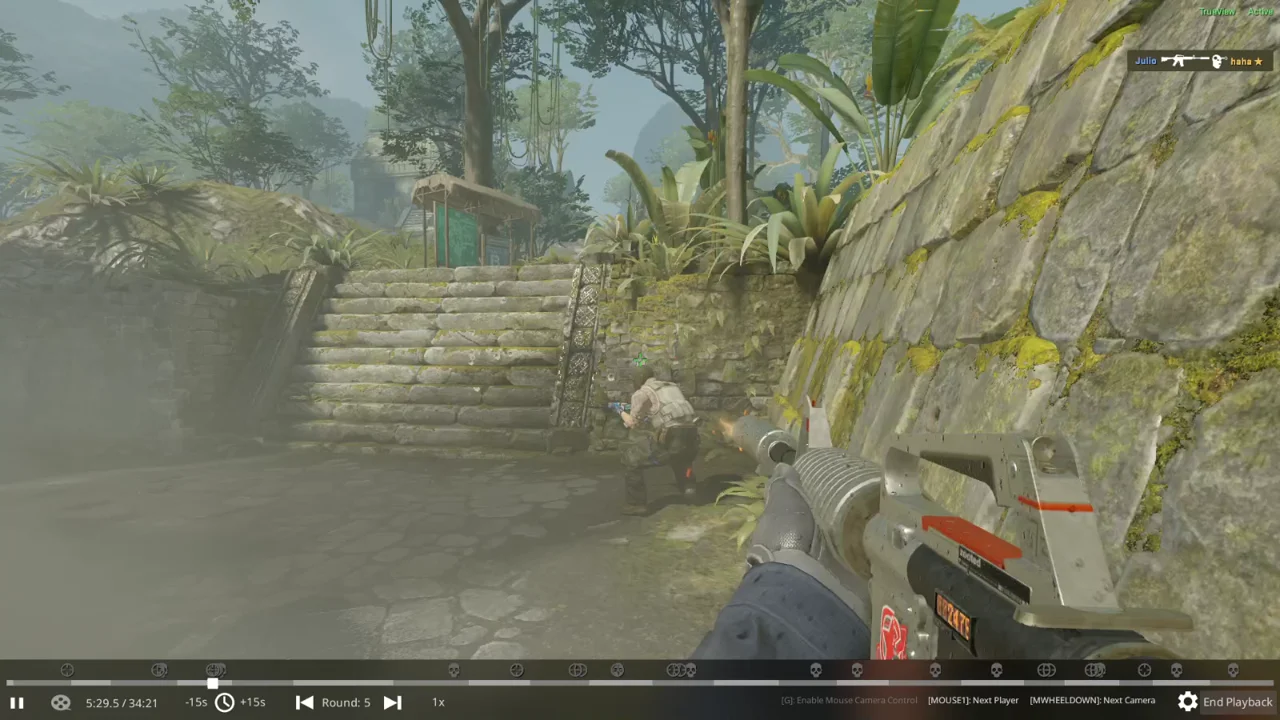Expand the Round: 5 selector

346,702
